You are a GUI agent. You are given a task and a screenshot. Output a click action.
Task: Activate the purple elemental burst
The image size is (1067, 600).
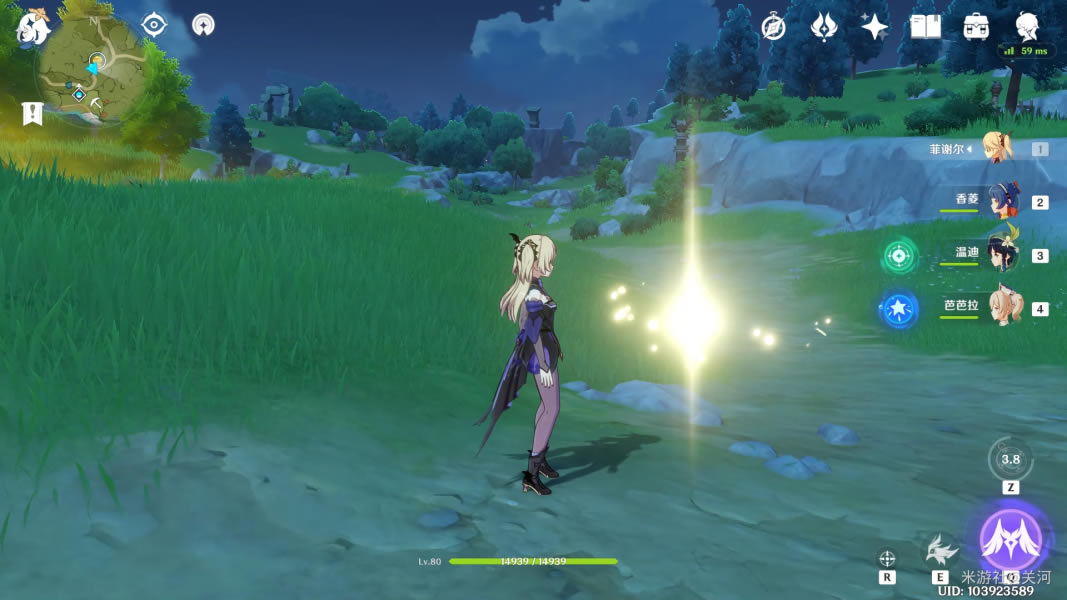click(1010, 540)
